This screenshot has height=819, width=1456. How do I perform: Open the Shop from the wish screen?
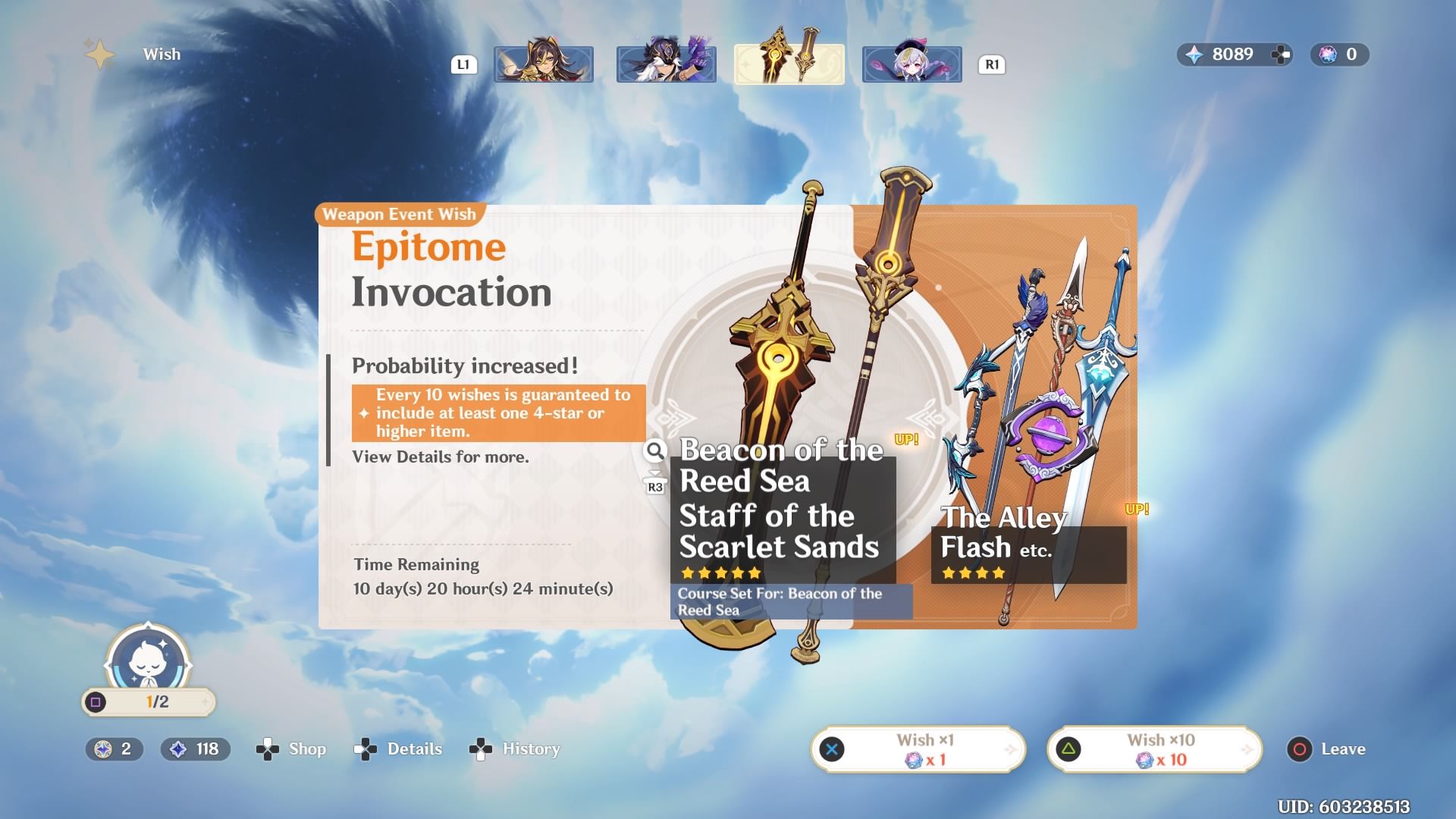point(292,749)
